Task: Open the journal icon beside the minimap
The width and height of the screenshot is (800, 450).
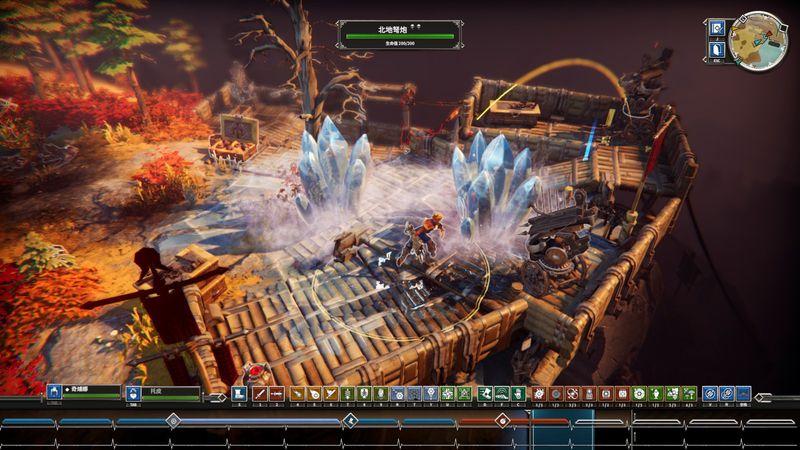Action: coord(716,27)
